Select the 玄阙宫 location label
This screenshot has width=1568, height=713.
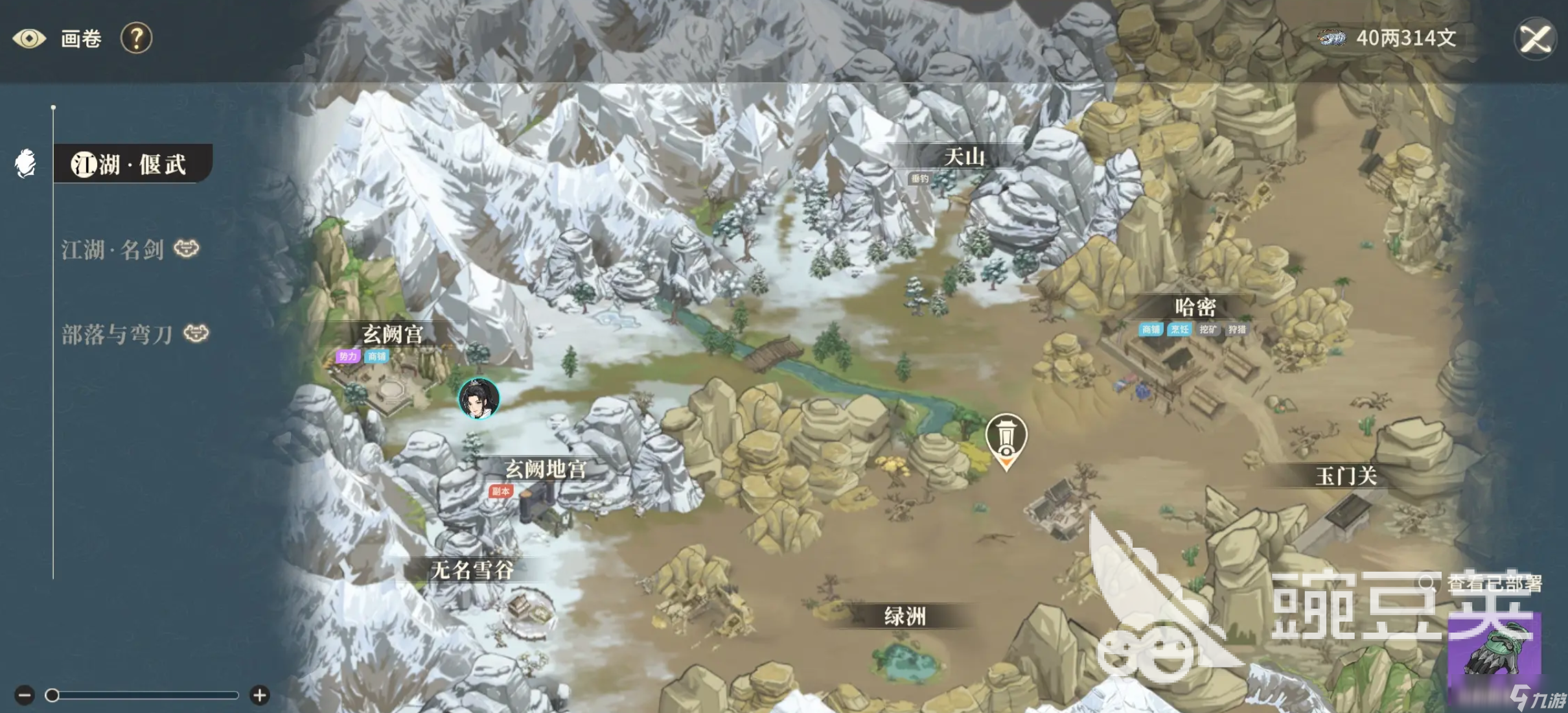click(x=393, y=334)
